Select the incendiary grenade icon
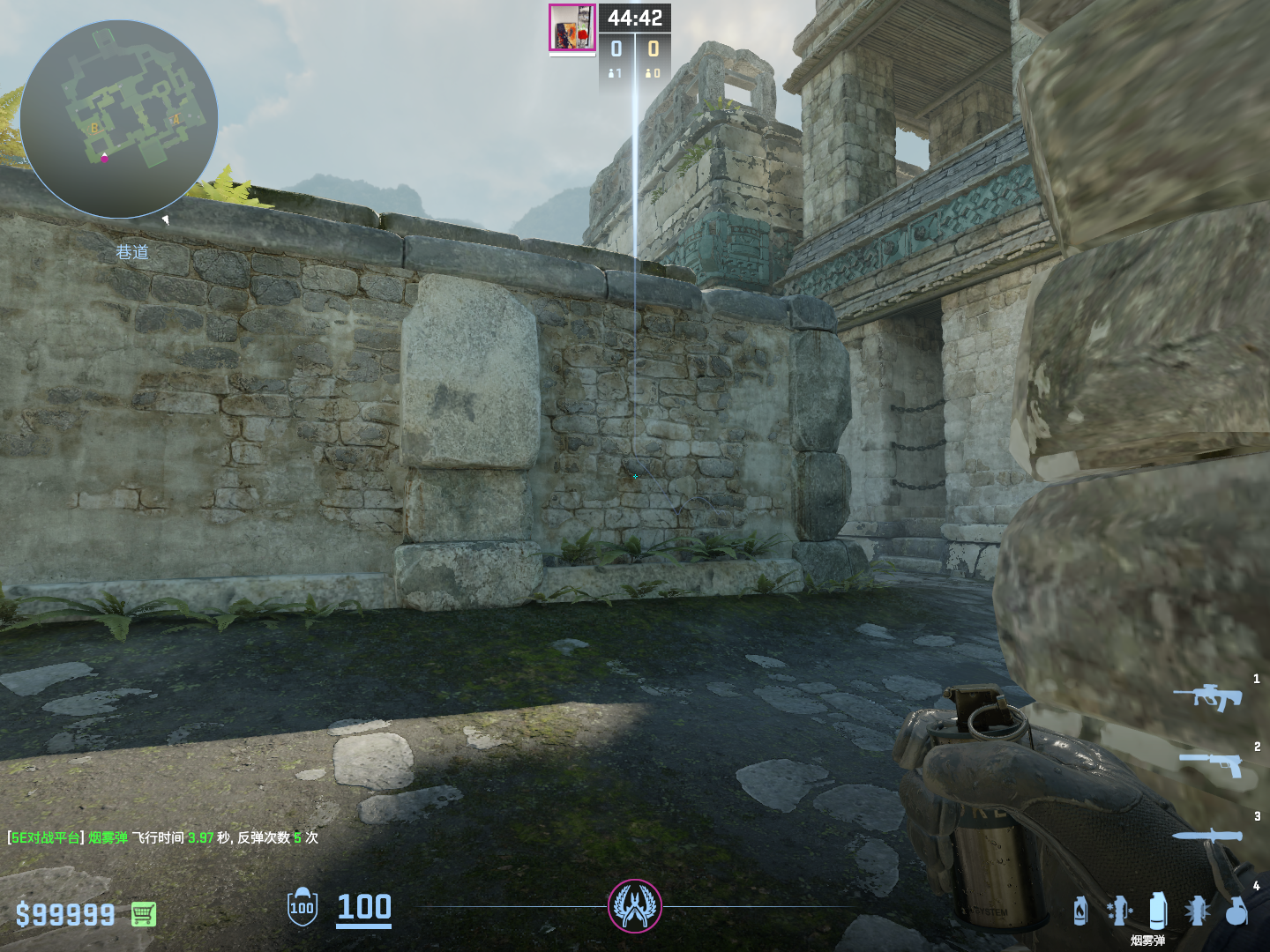 point(1080,911)
